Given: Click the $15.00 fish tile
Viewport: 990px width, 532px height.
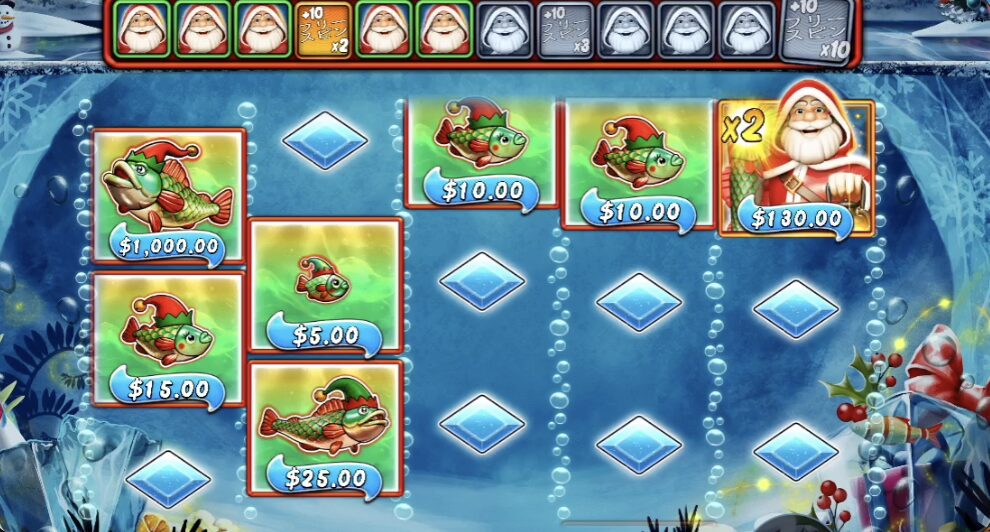Looking at the screenshot, I should coord(169,339).
